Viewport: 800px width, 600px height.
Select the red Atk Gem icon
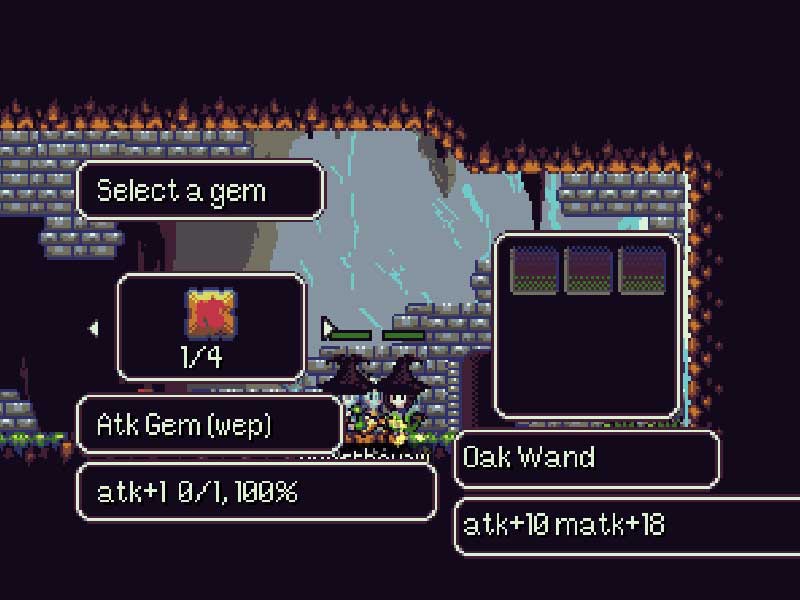pos(211,313)
